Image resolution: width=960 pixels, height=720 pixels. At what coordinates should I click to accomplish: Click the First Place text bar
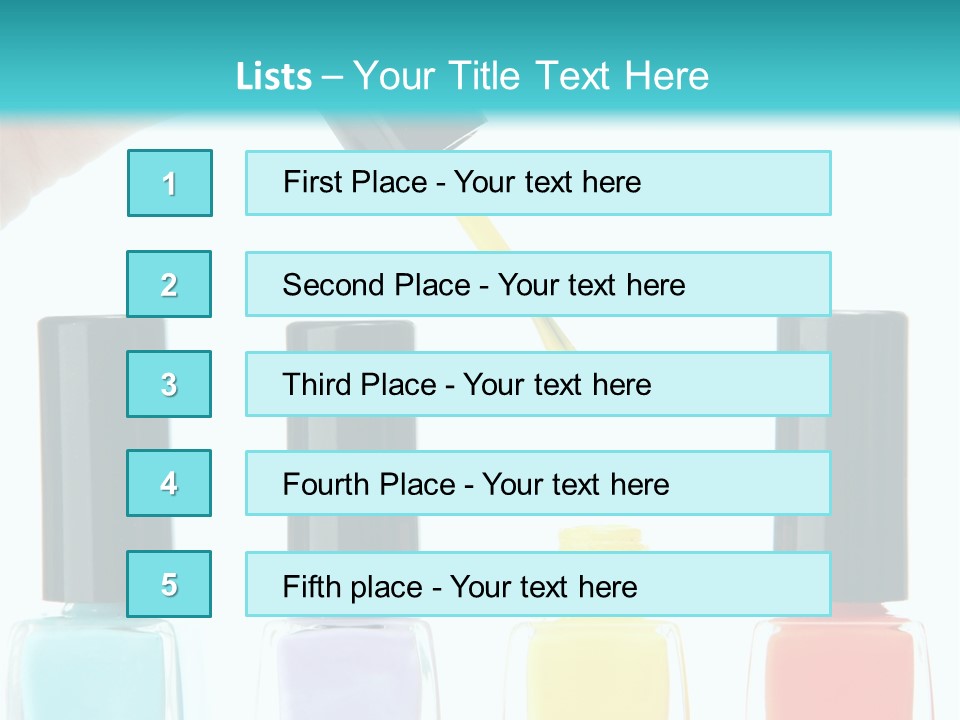[x=538, y=183]
